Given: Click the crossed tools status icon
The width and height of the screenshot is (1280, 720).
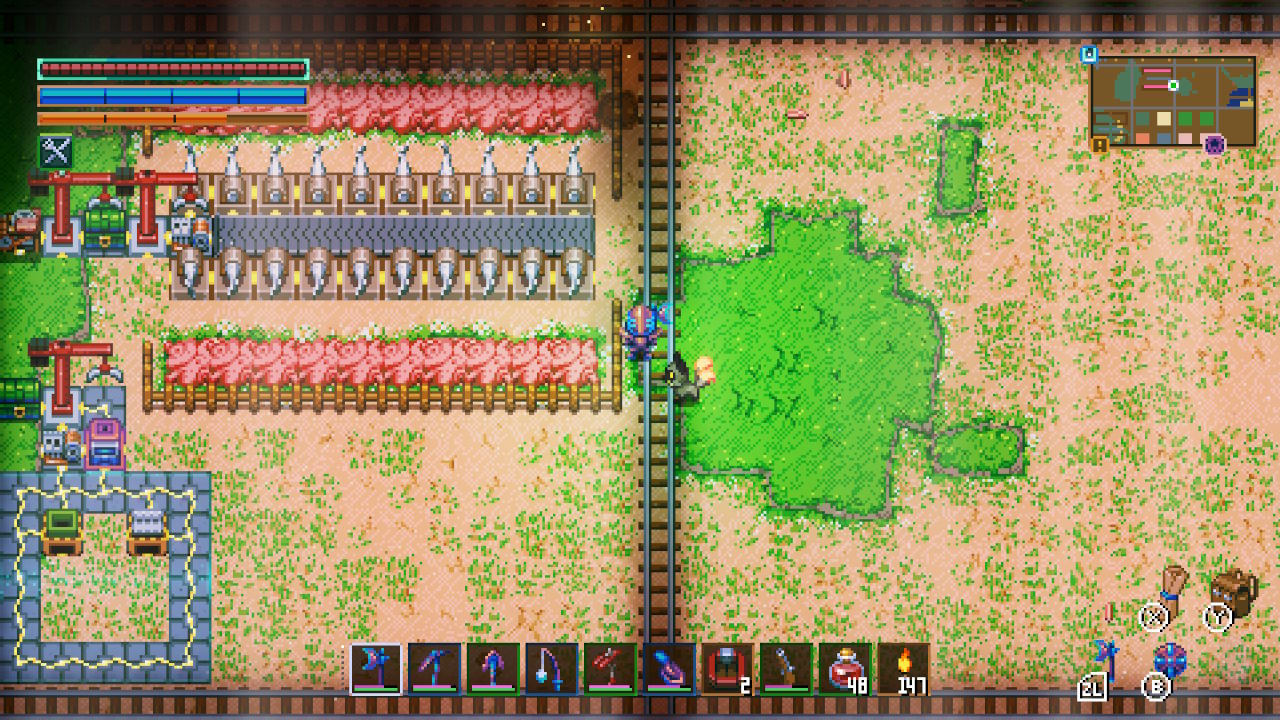Looking at the screenshot, I should [54, 152].
